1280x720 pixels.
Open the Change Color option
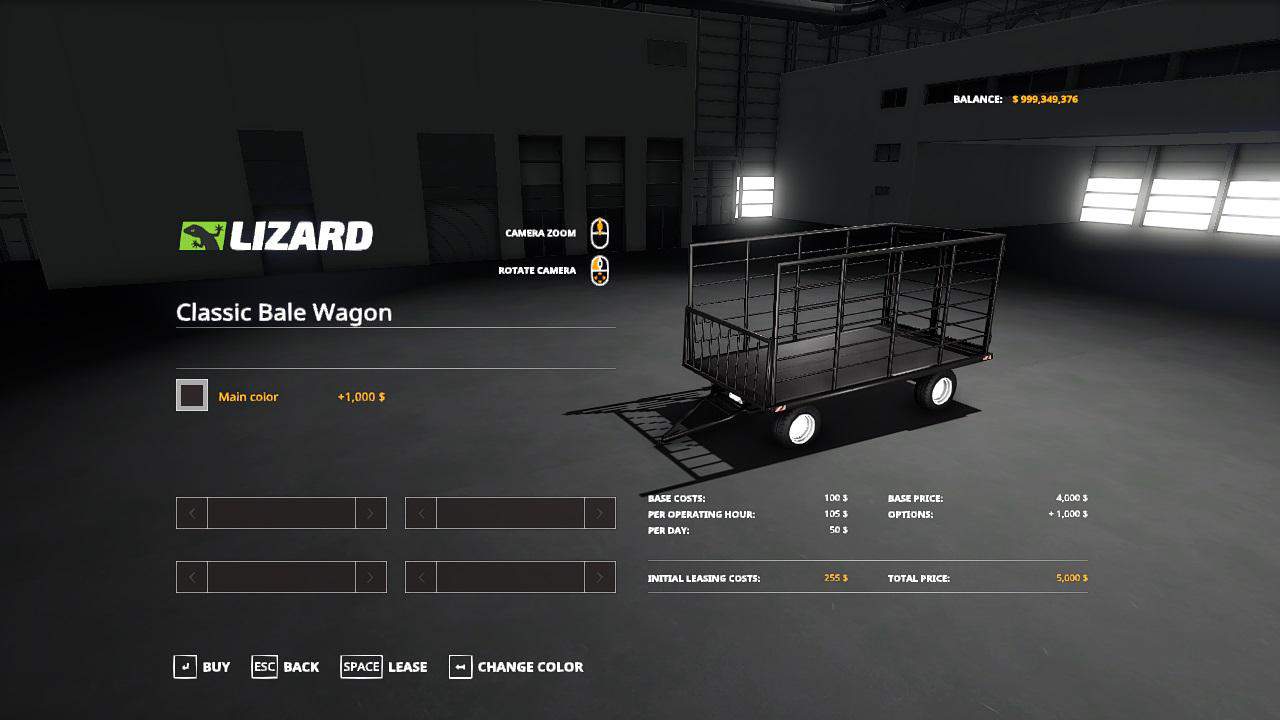click(x=517, y=667)
